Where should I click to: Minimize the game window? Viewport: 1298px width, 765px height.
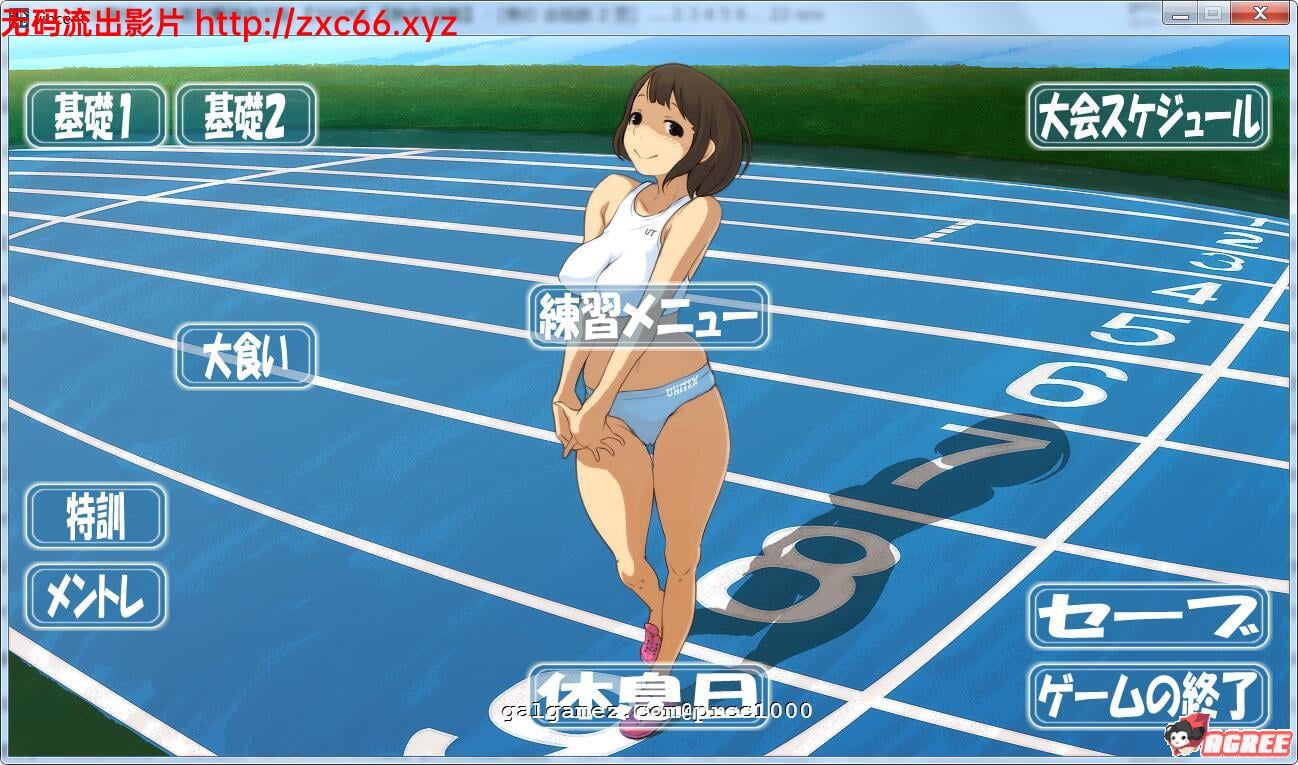pos(1180,13)
